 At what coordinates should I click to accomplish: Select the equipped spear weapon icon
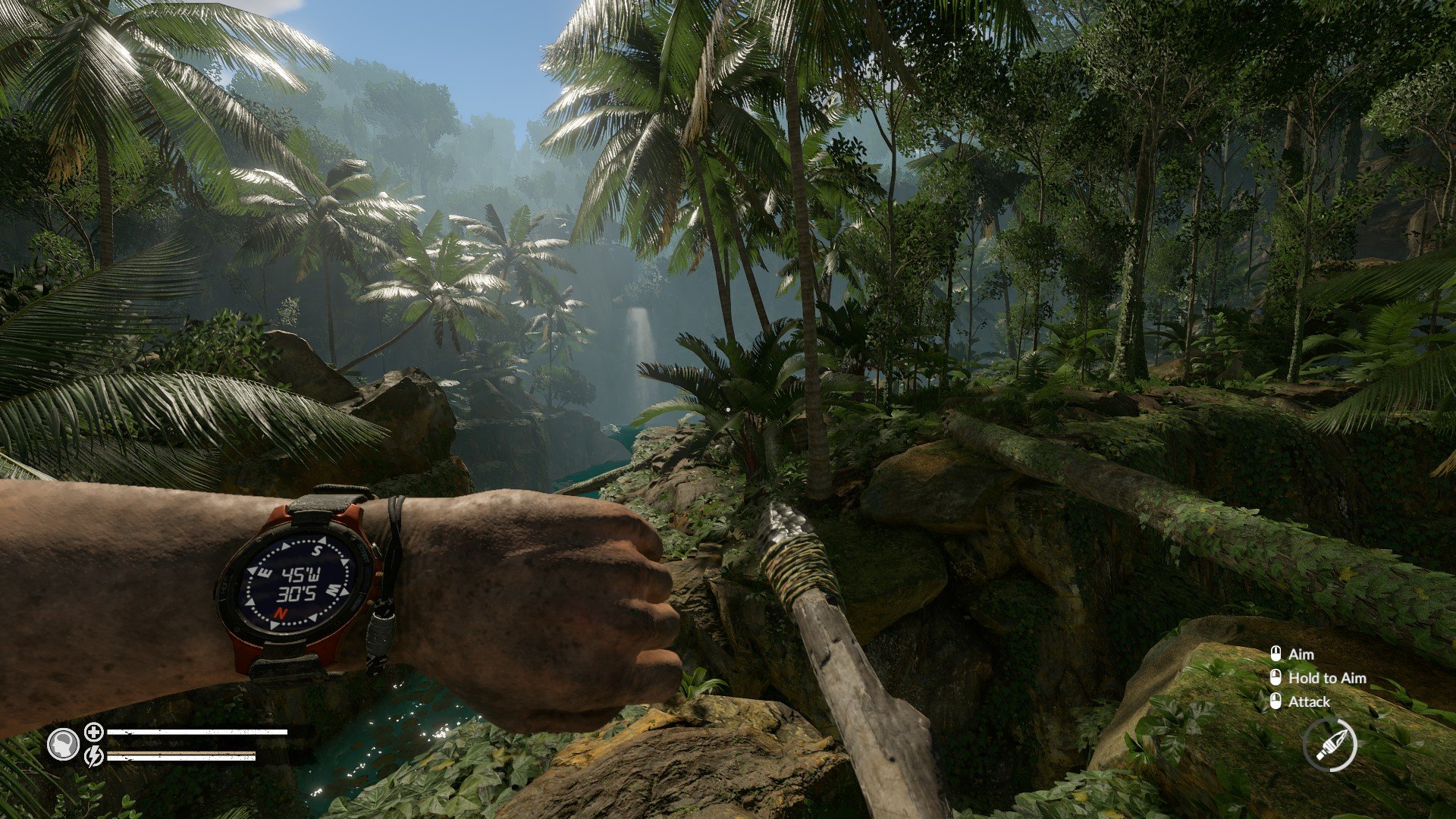pos(1330,745)
